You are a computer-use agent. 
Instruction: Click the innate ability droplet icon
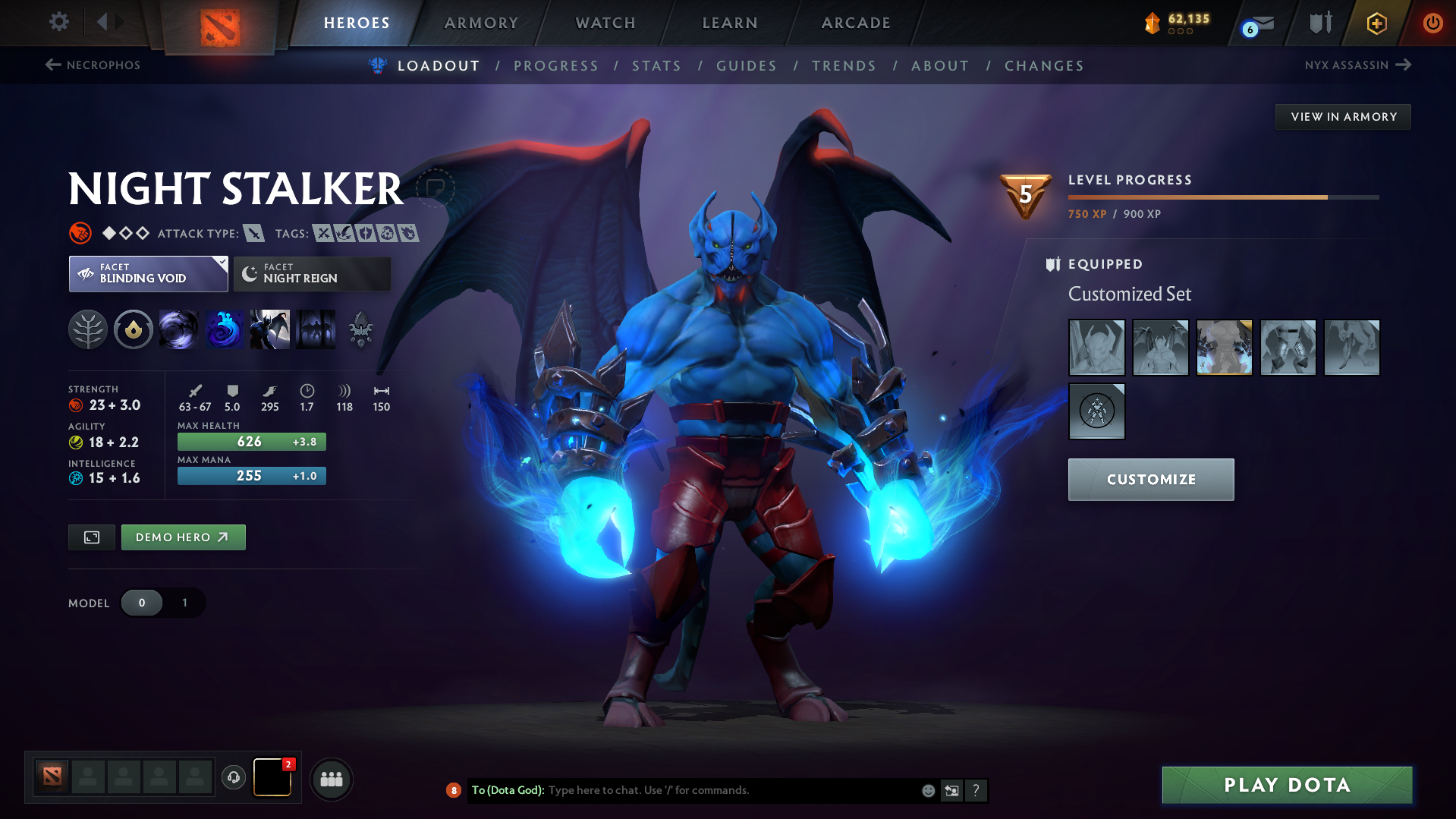[134, 329]
